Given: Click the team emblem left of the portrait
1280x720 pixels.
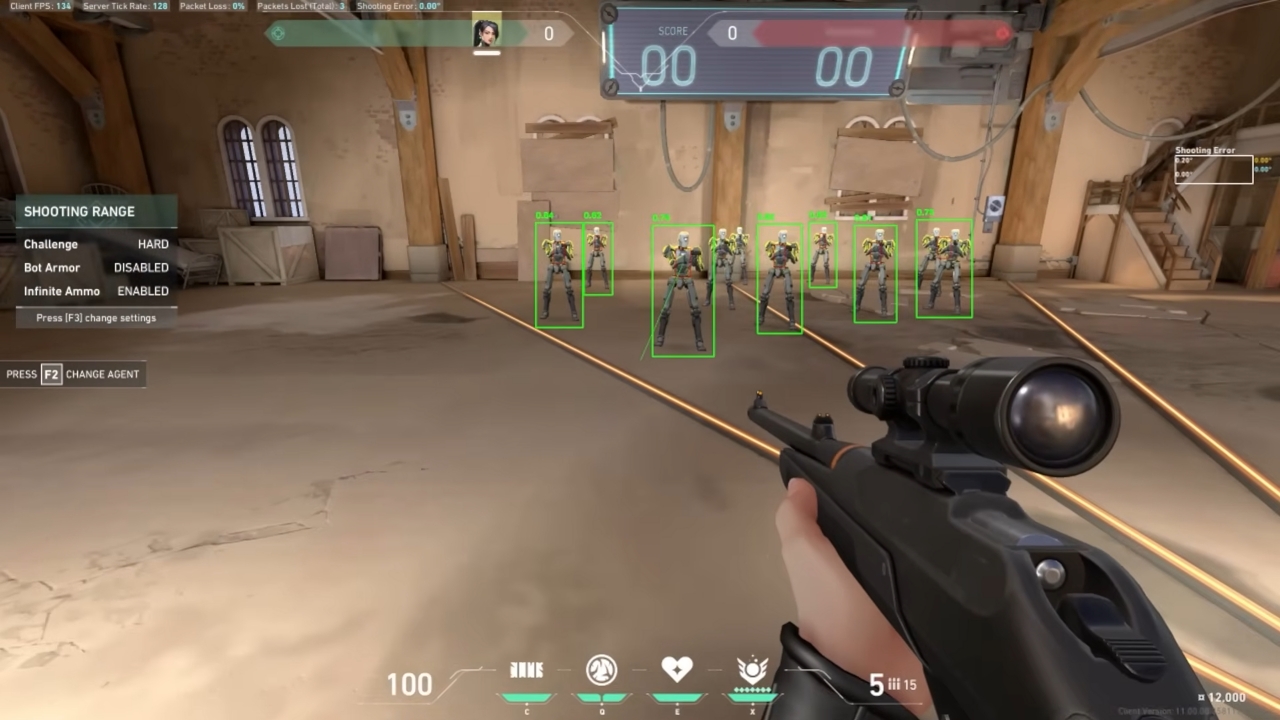Looking at the screenshot, I should tap(277, 33).
